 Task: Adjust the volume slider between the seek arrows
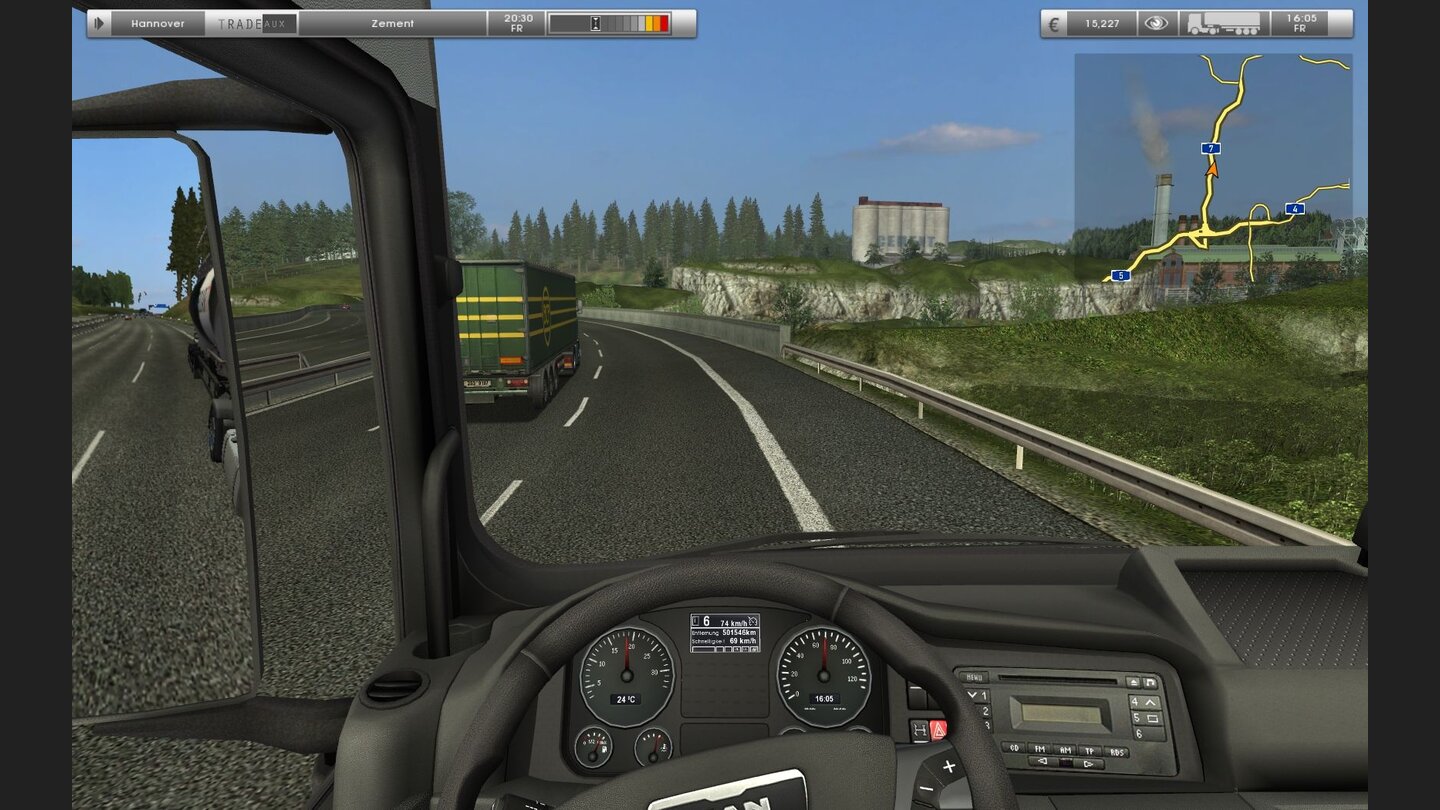point(1065,762)
